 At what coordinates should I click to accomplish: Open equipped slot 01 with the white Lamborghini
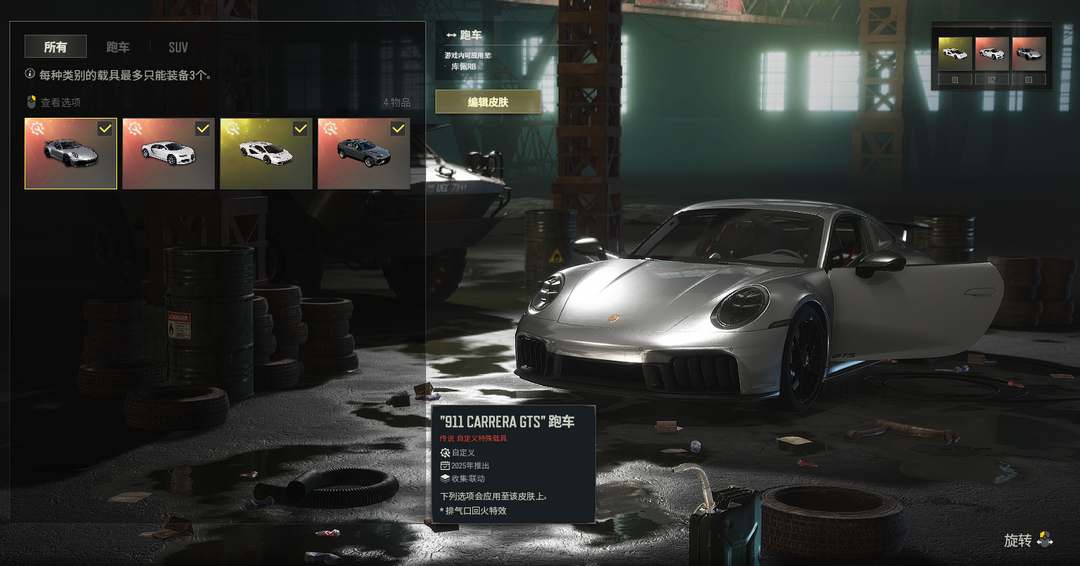(955, 54)
